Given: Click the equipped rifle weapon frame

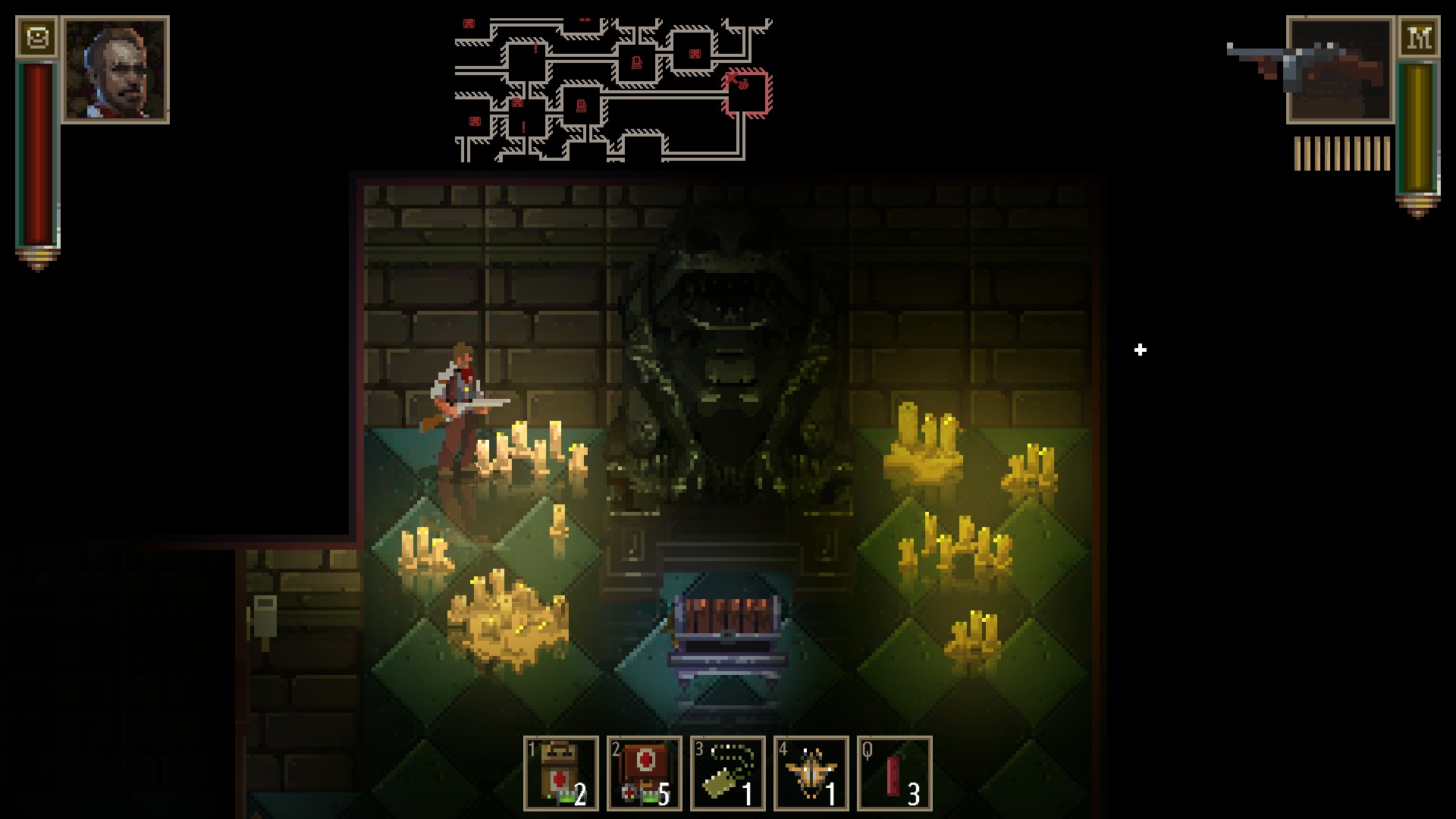Looking at the screenshot, I should click(x=1340, y=70).
